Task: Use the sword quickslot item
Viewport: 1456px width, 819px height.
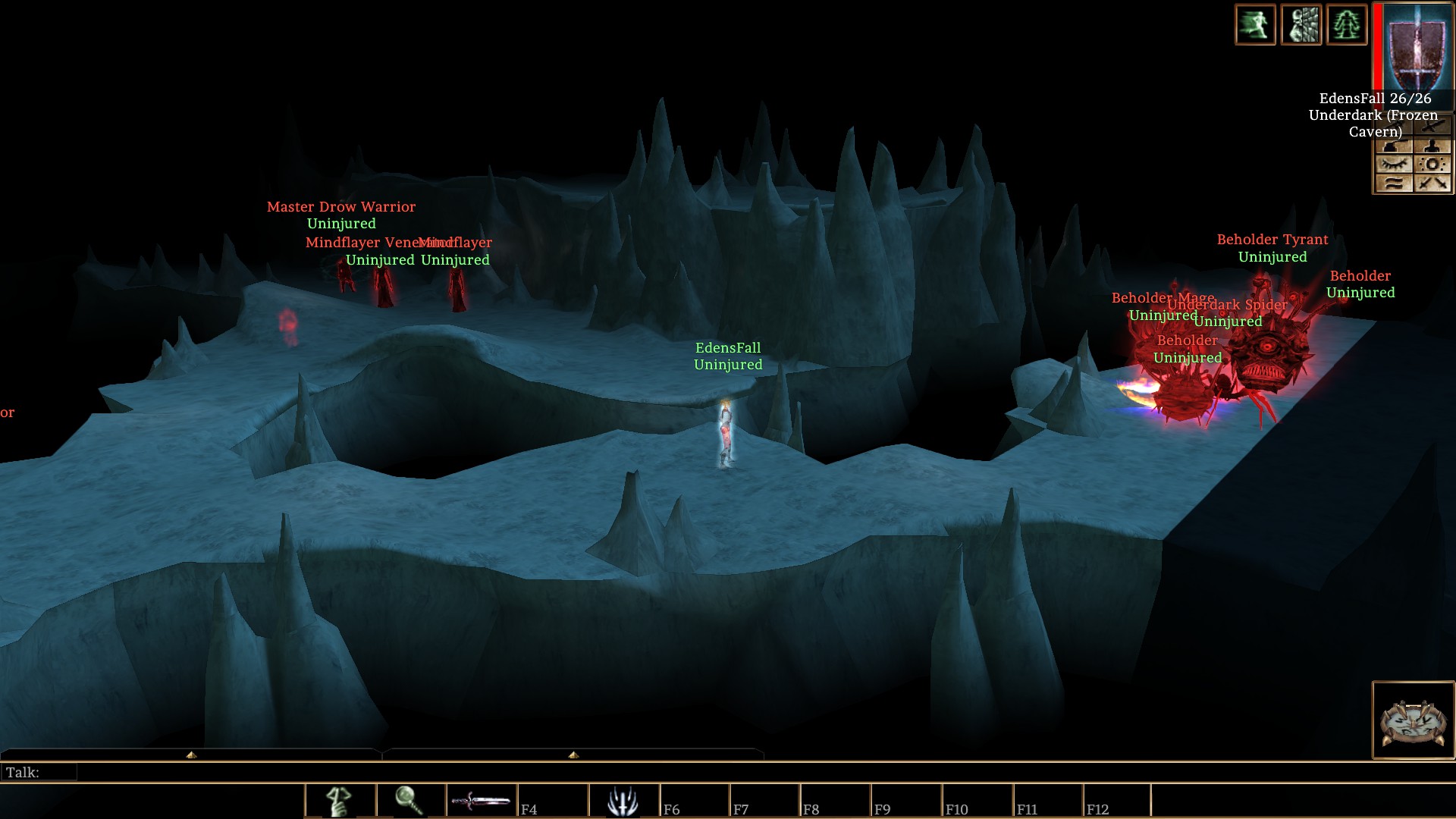Action: [482, 801]
